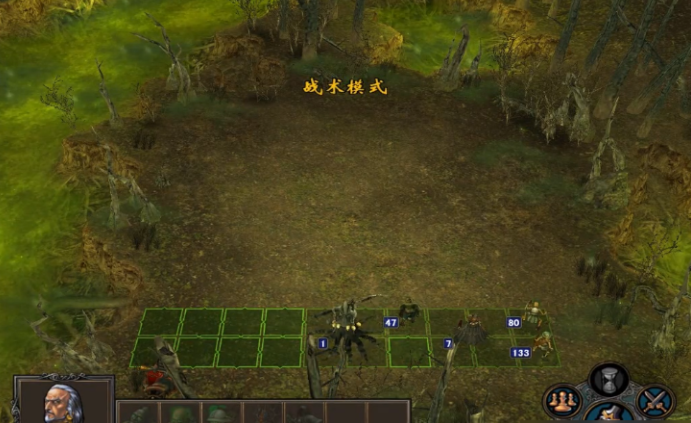
Task: Choose the unit stack numbered 7
Action: point(470,332)
